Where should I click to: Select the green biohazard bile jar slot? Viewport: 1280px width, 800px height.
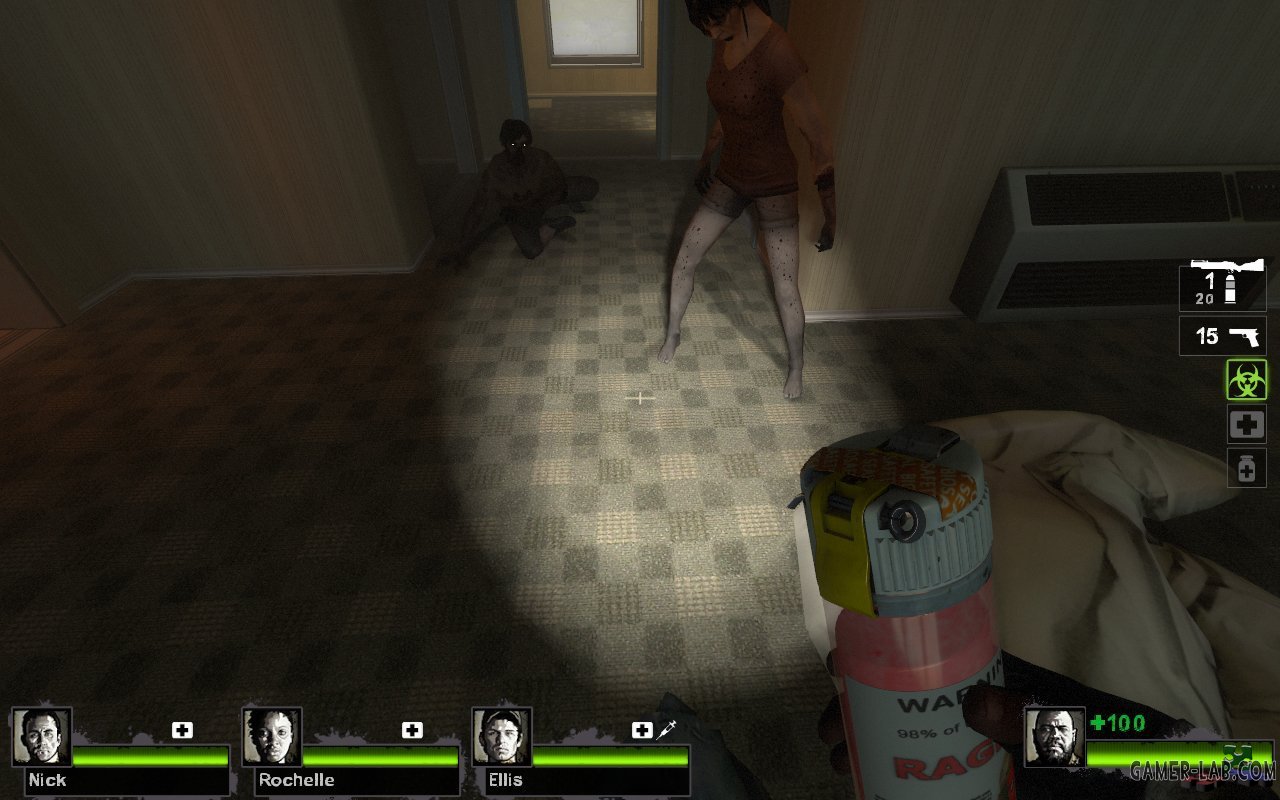[x=1246, y=380]
